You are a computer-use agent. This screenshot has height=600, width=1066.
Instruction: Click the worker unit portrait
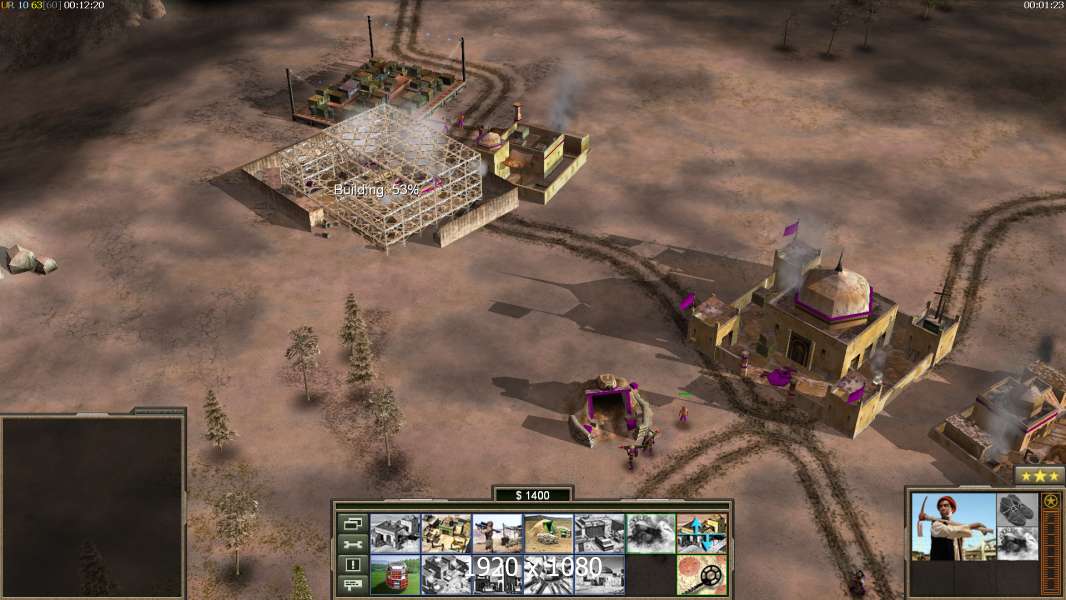(x=953, y=525)
